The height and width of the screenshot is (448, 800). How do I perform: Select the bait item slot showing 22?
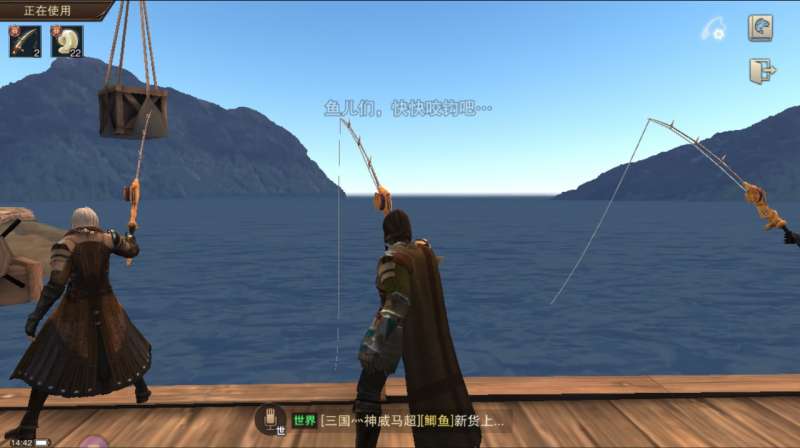67,42
